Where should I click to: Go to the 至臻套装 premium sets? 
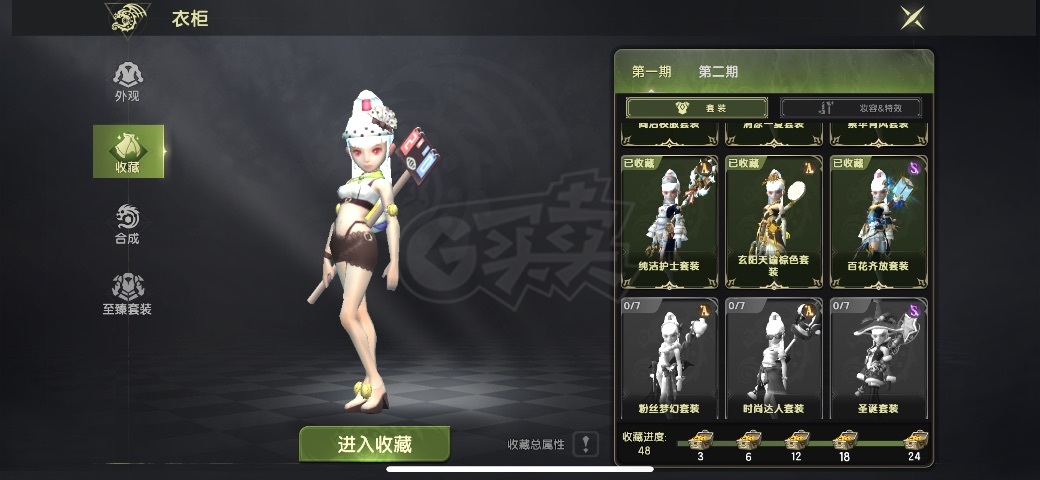(127, 295)
